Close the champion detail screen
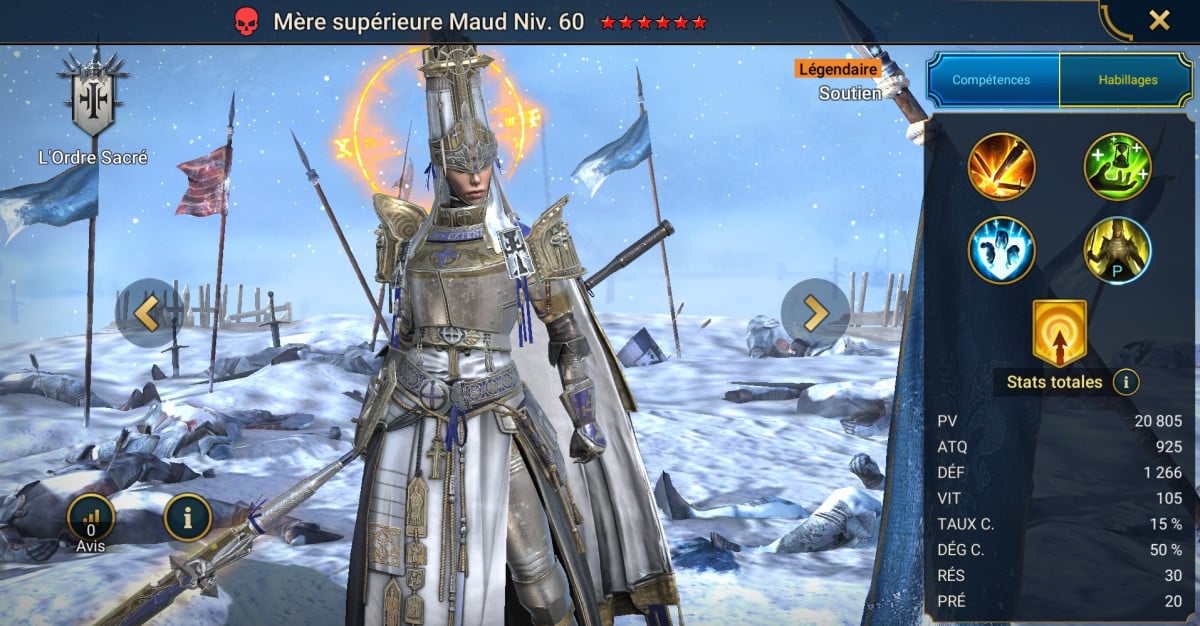 click(1159, 20)
